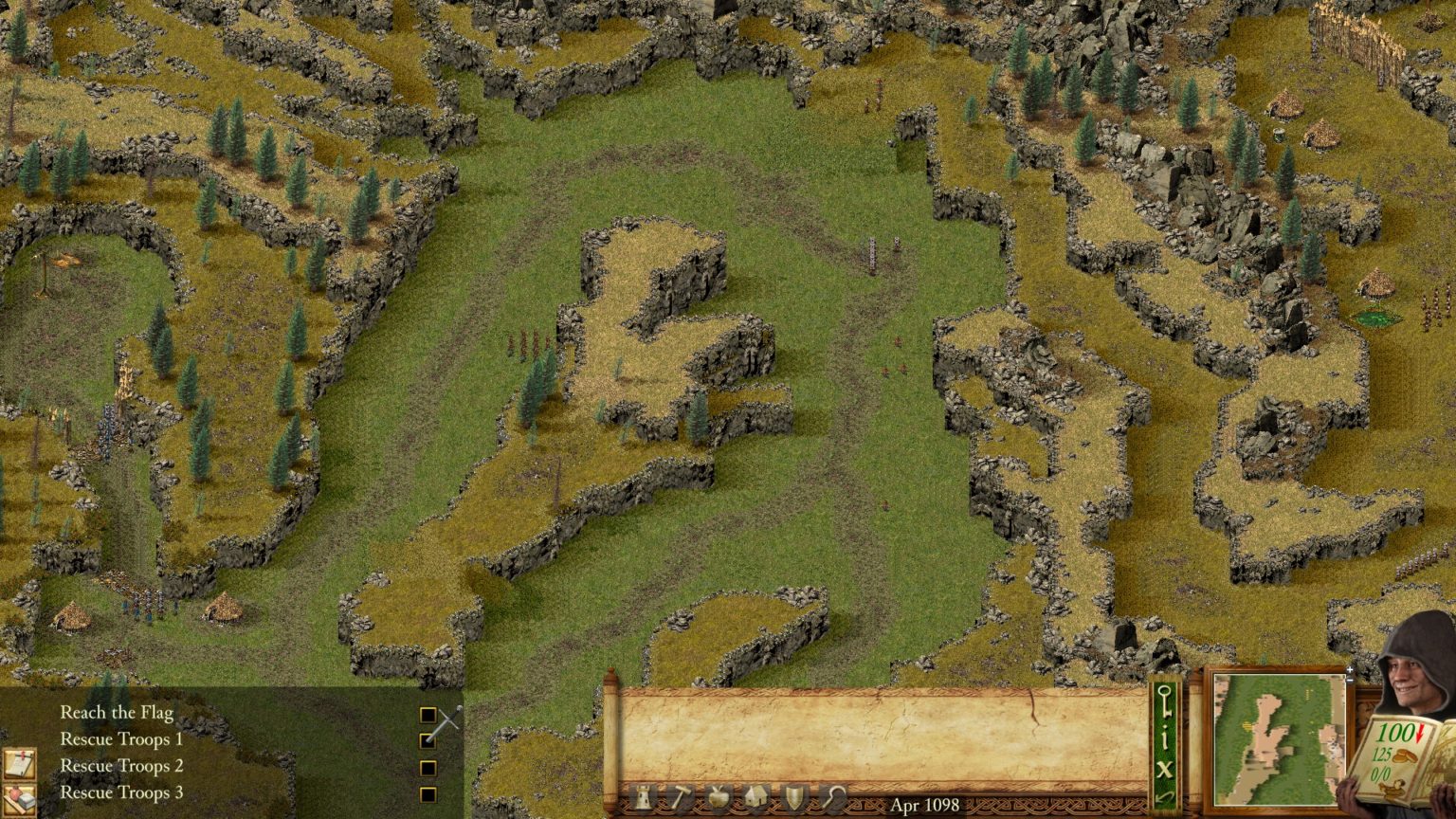The image size is (1456, 819).
Task: Open the mission briefing scroll icon
Action: coord(19,763)
